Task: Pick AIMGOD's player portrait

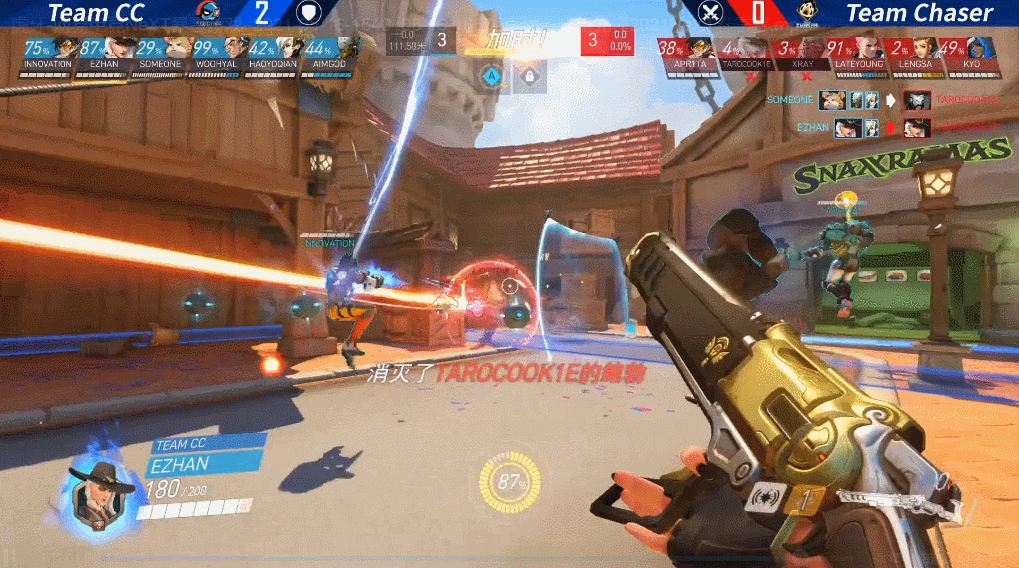Action: 347,47
